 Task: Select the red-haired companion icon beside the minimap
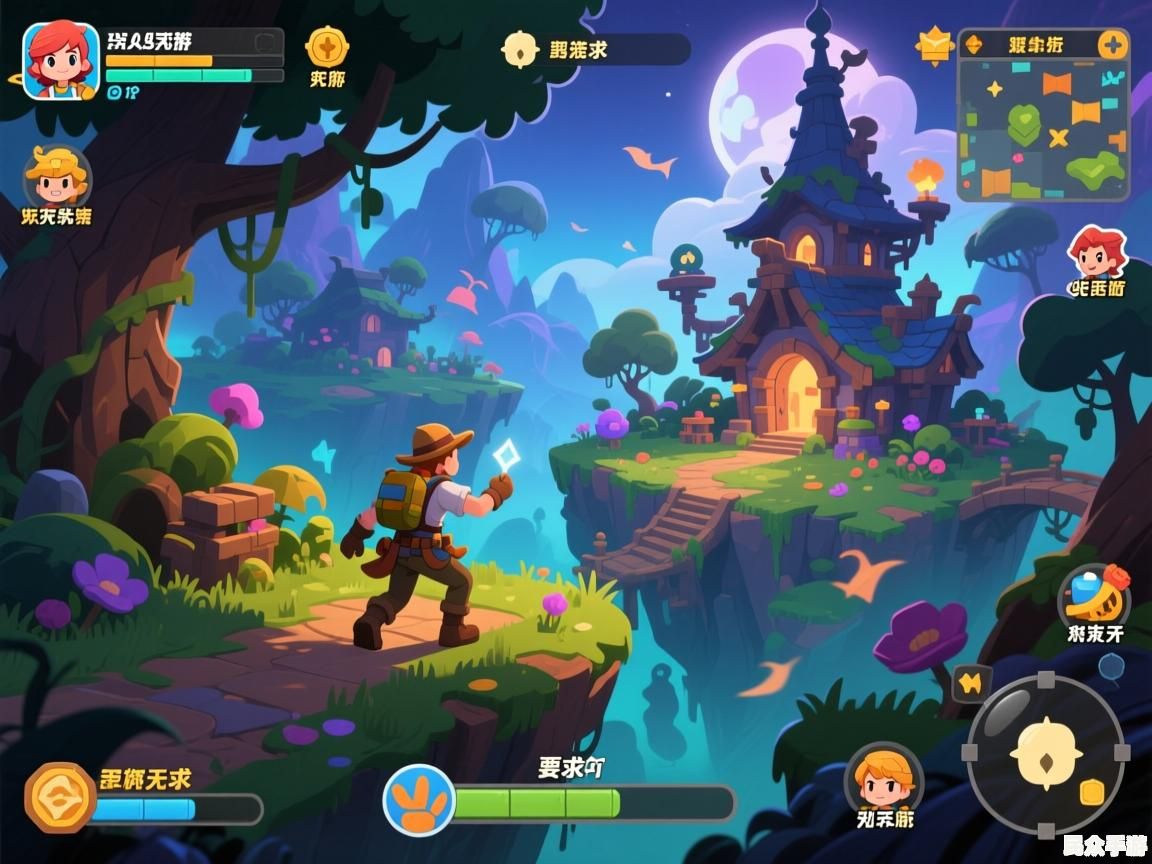(1098, 252)
